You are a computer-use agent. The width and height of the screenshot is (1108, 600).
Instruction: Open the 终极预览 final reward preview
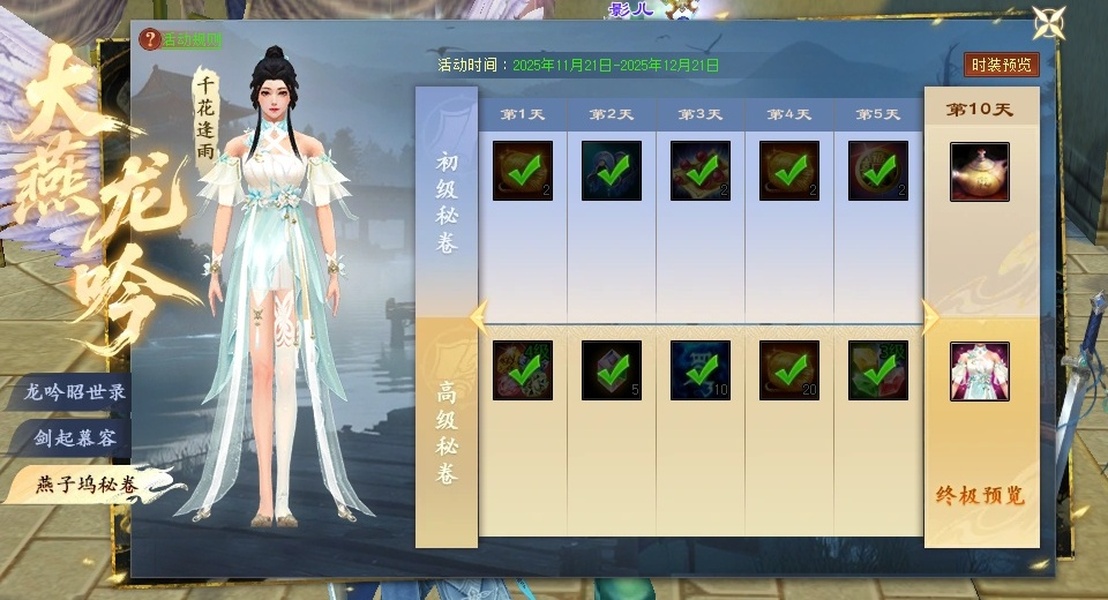pos(980,496)
